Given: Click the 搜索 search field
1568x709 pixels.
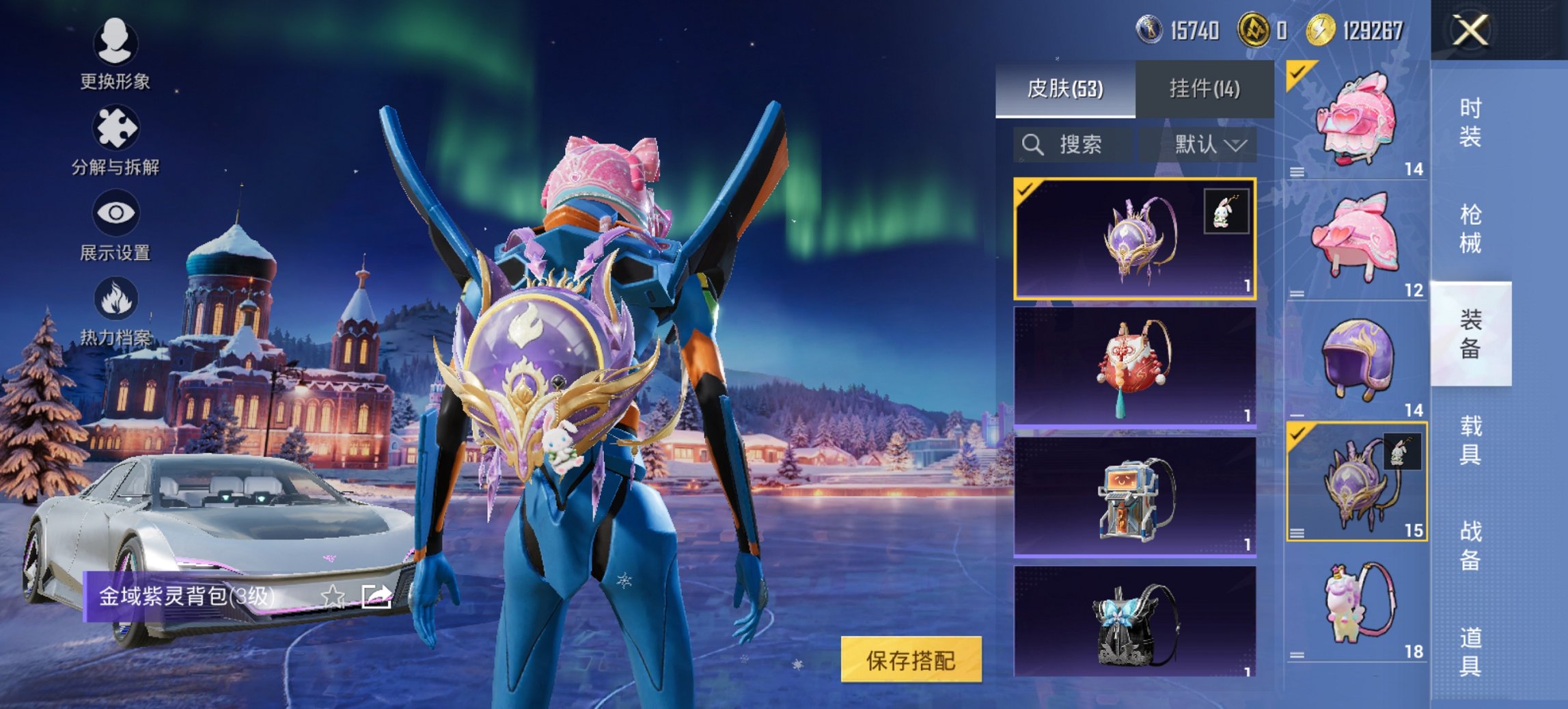Looking at the screenshot, I should tap(1073, 144).
